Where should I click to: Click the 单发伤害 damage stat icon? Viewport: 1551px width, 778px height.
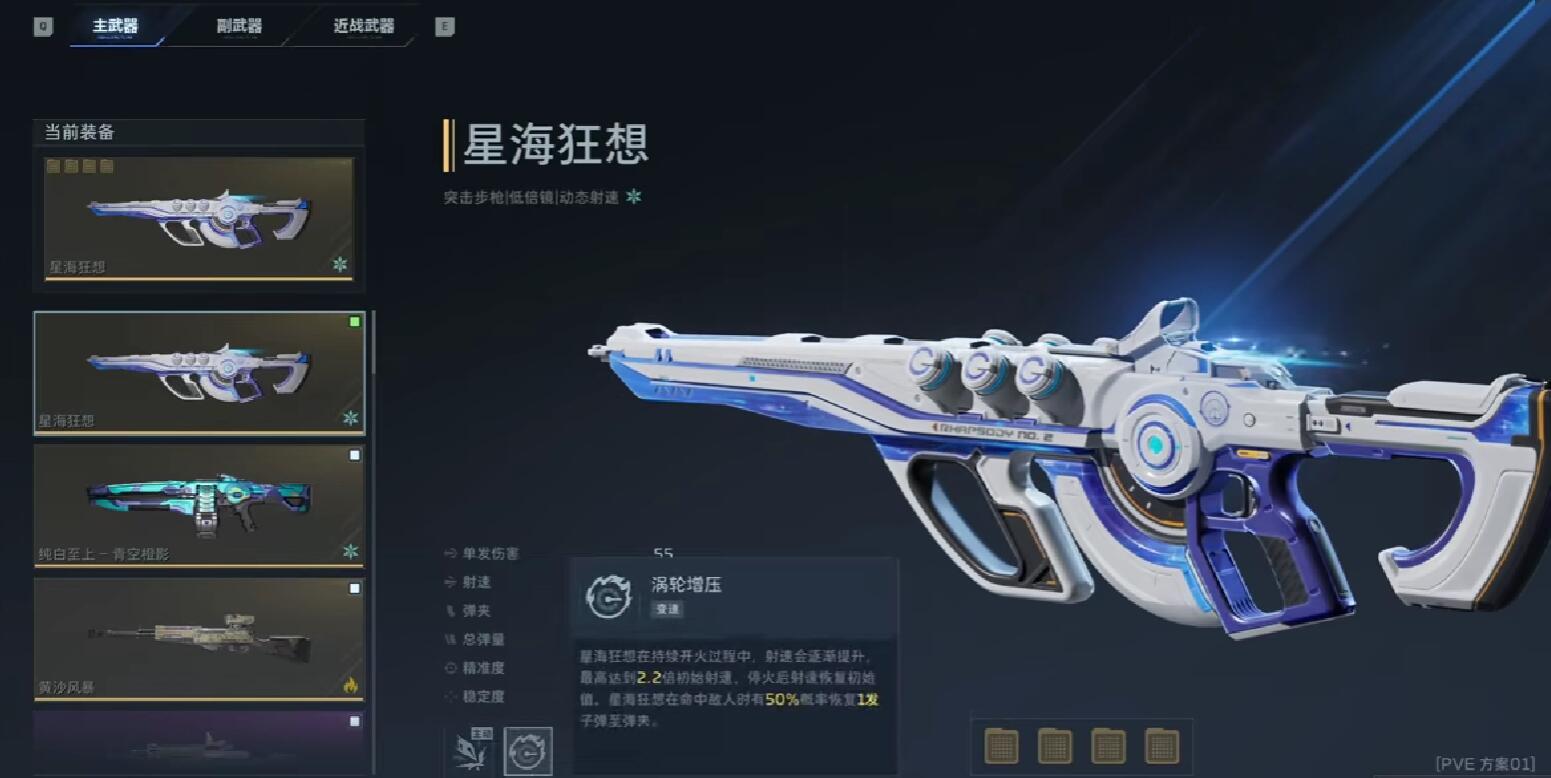(450, 553)
